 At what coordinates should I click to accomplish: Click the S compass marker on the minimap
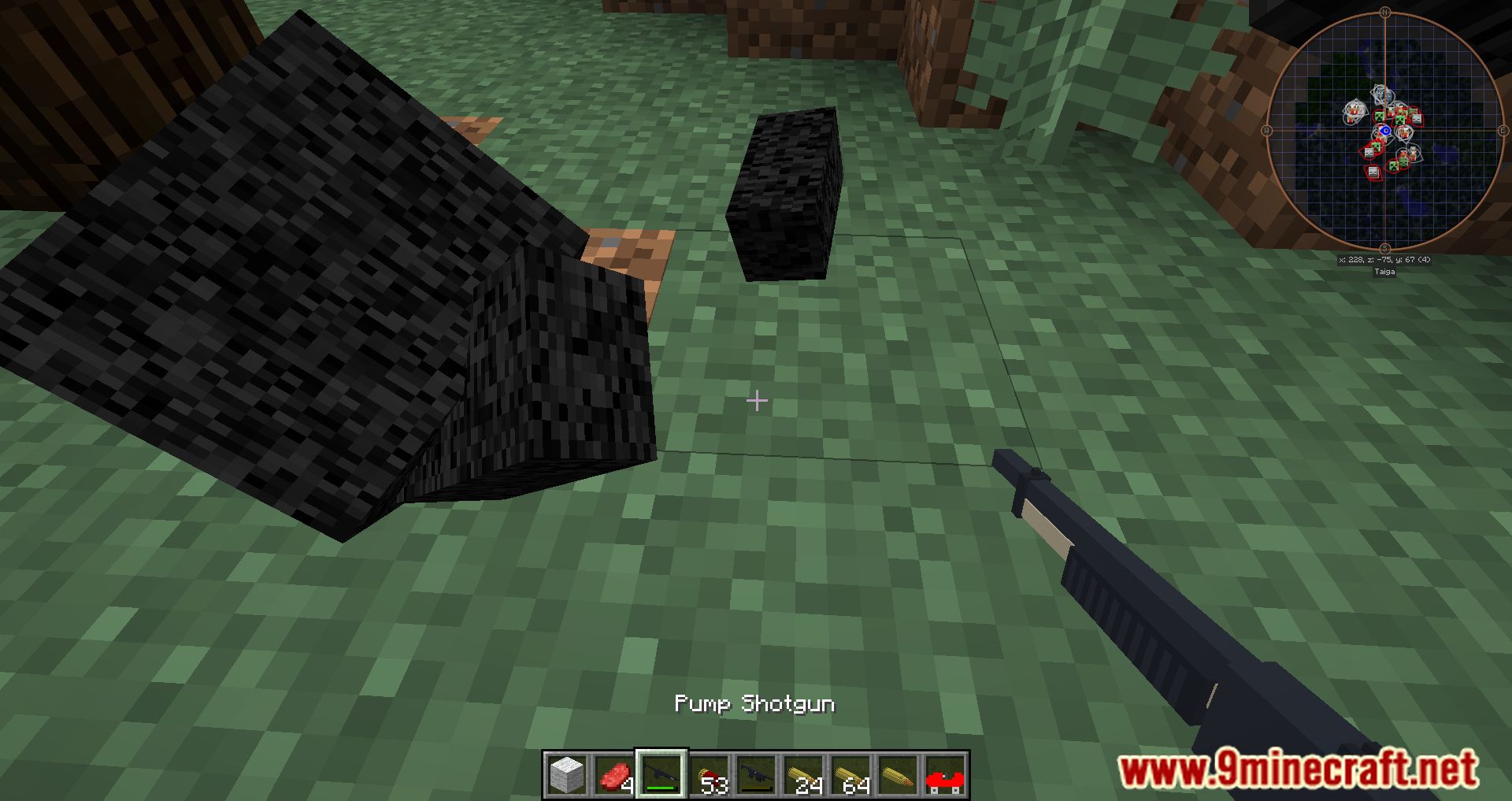pyautogui.click(x=1384, y=247)
